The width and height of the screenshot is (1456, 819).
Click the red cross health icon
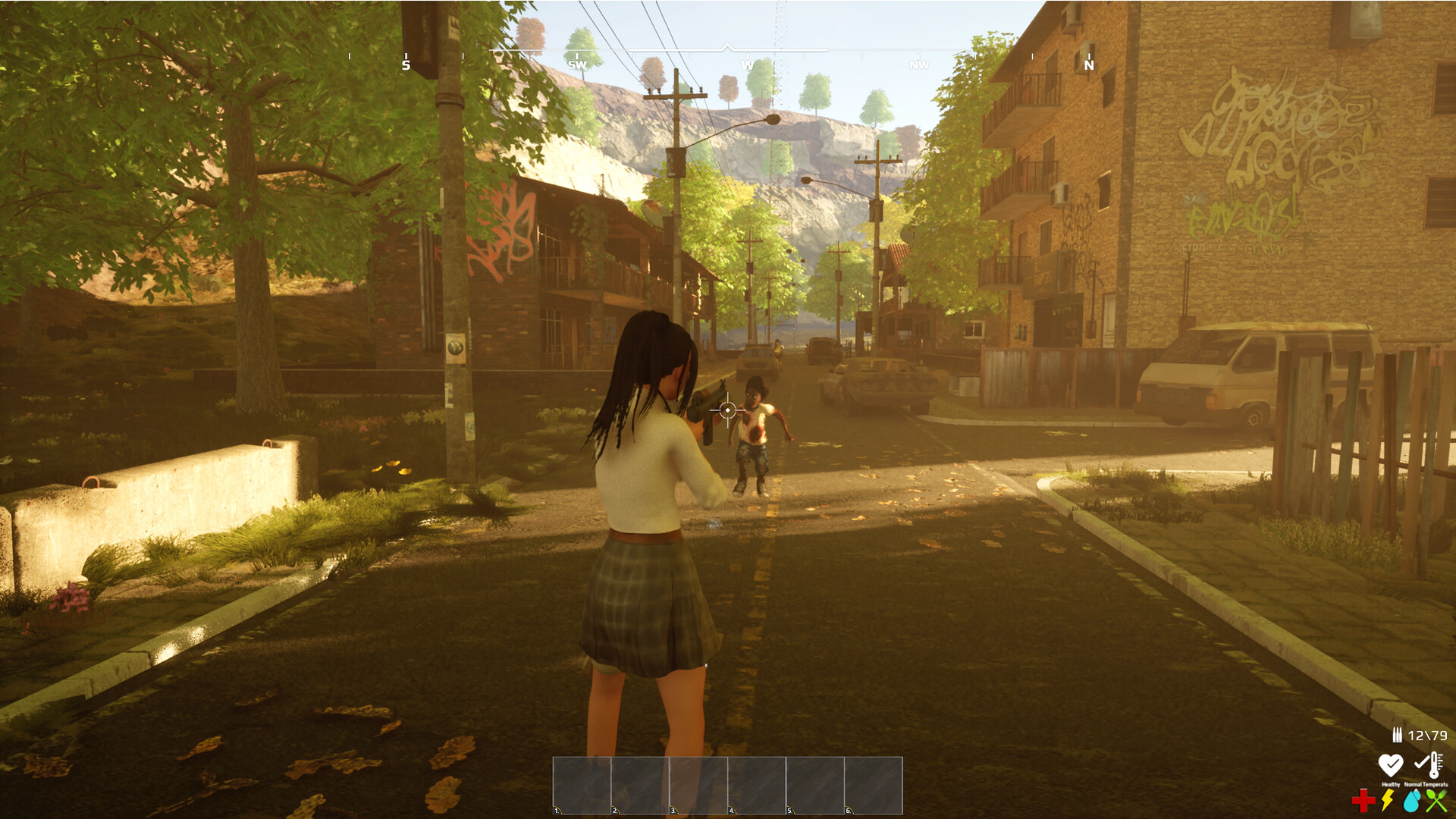(x=1363, y=800)
